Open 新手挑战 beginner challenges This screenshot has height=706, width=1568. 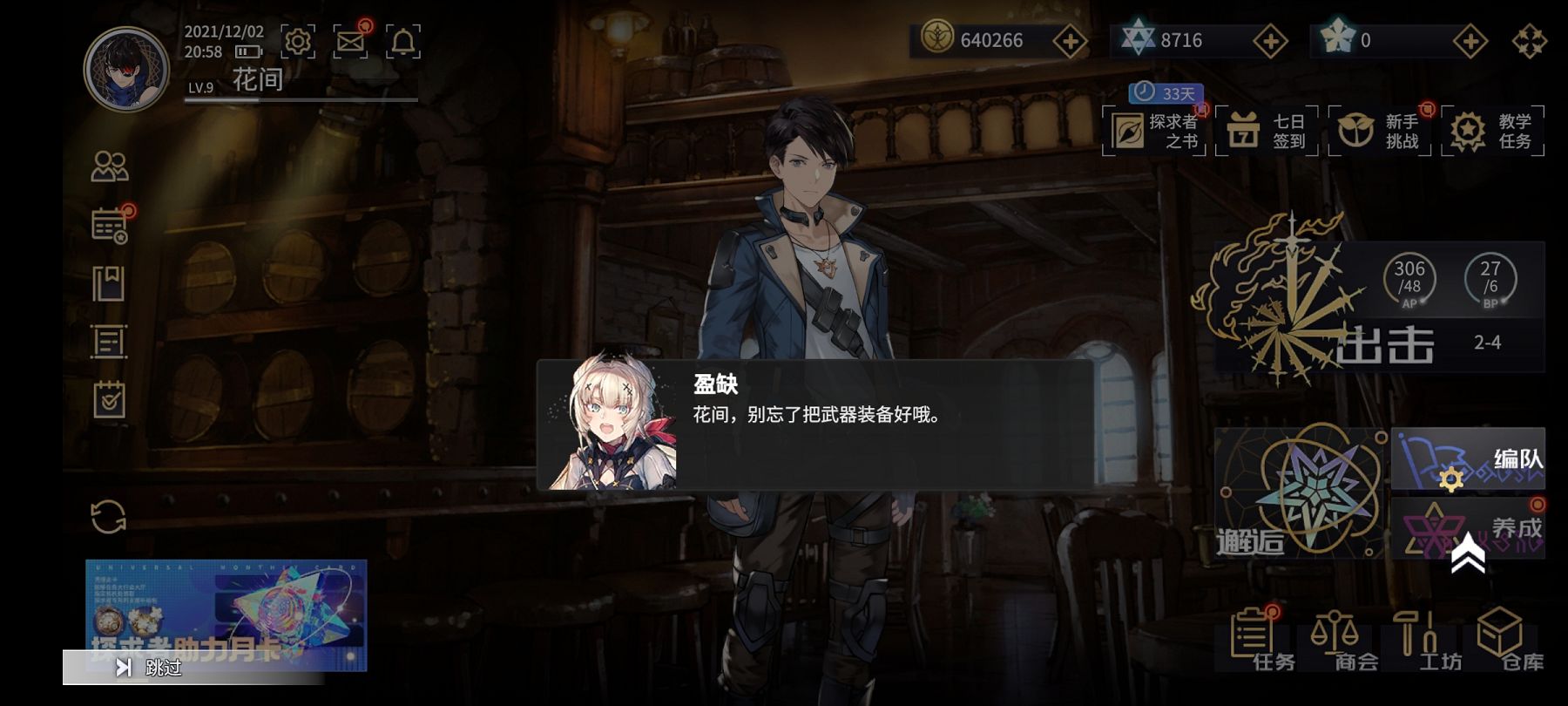(1380, 132)
